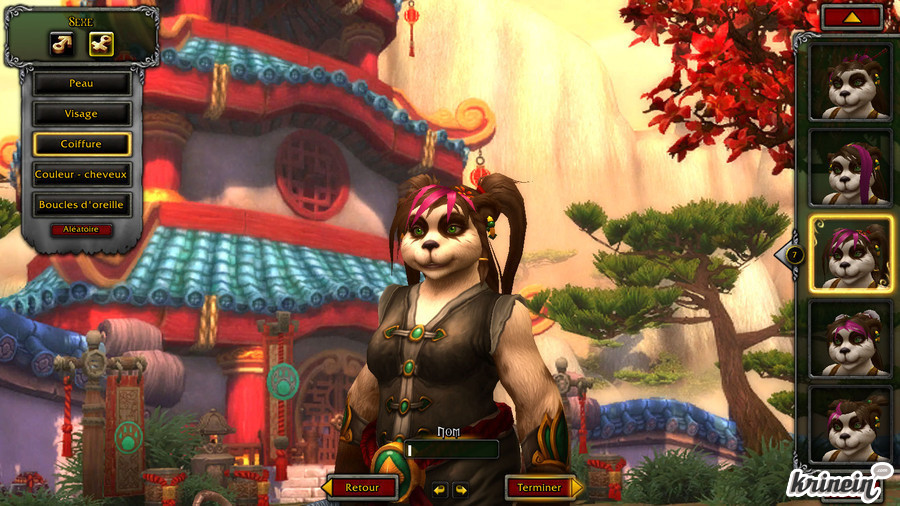The image size is (900, 506).
Task: Open the Peau customization option
Action: (x=81, y=84)
